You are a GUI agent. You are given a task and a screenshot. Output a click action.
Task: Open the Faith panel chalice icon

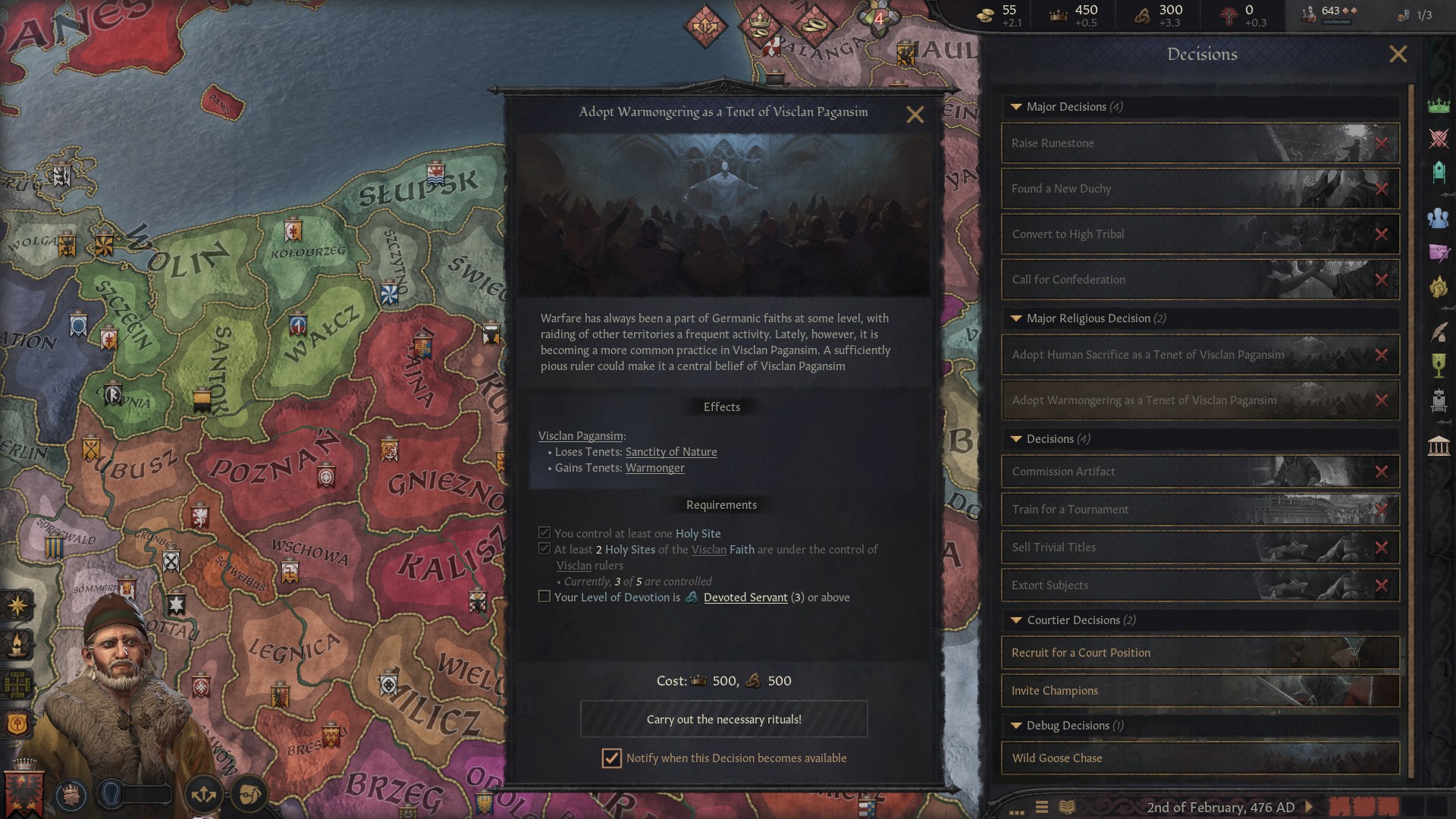point(1439,366)
